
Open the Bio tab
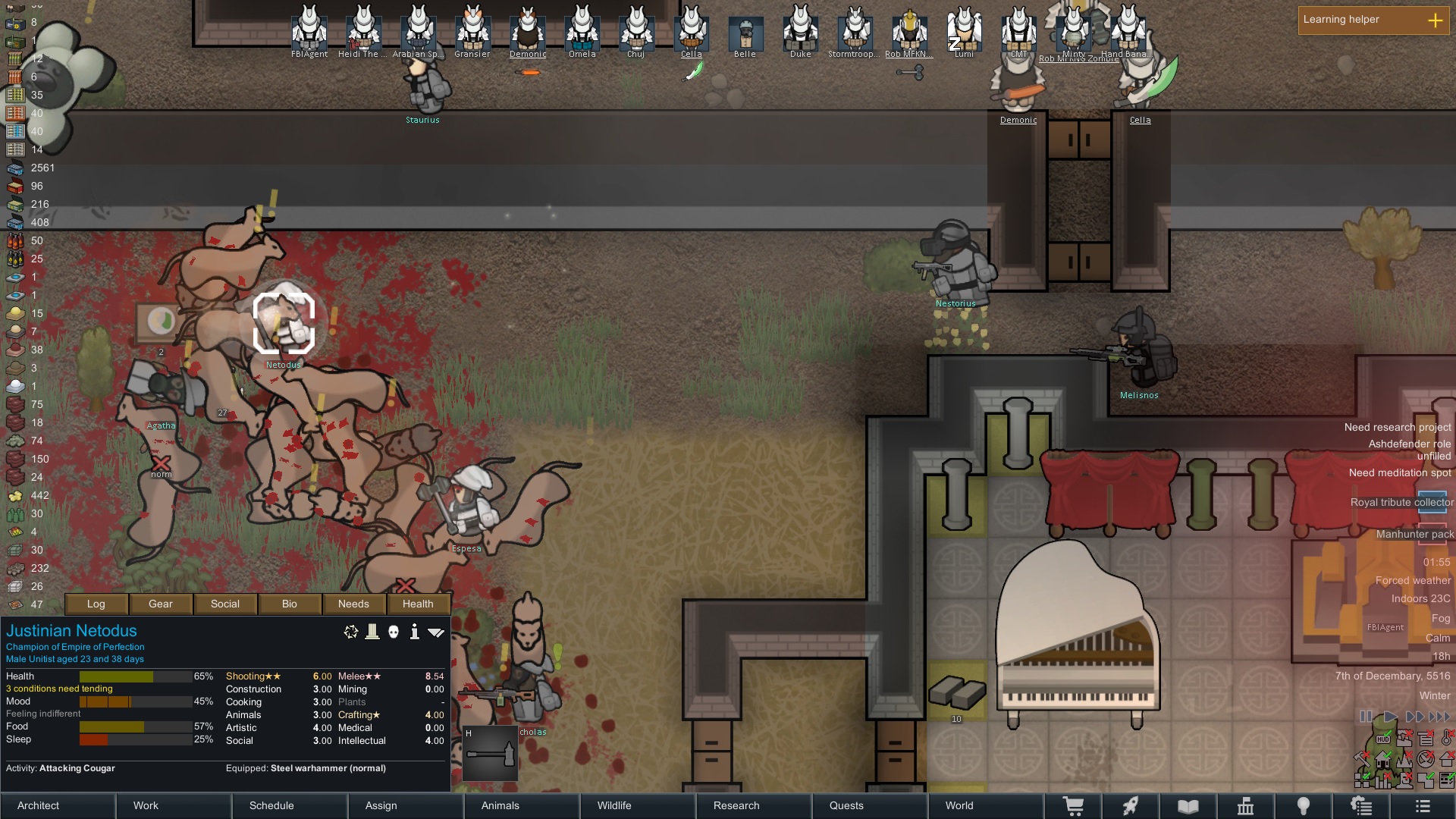290,604
